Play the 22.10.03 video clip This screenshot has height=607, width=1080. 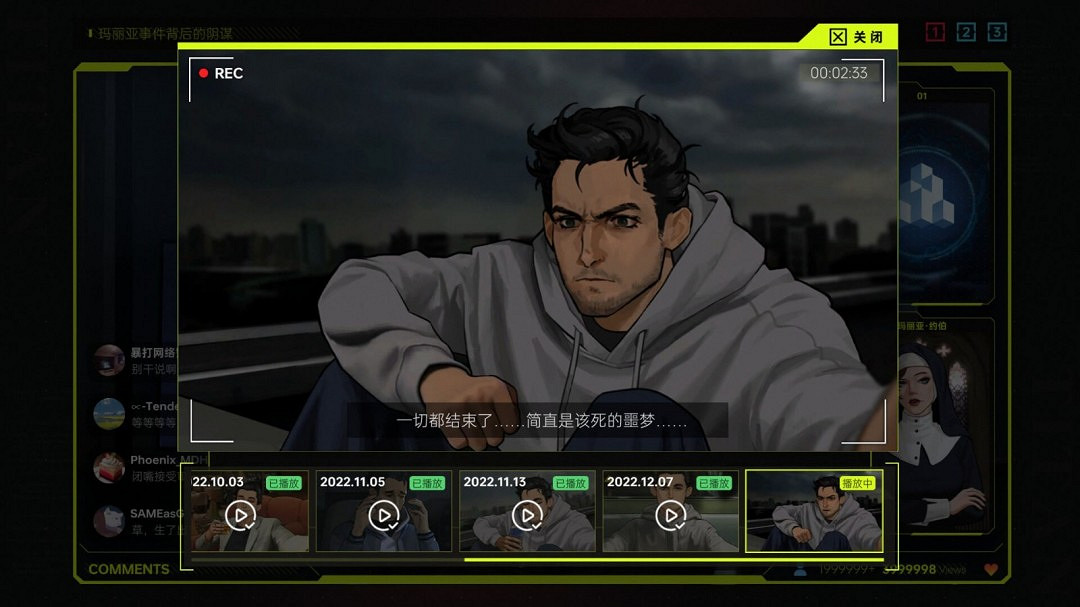(240, 515)
